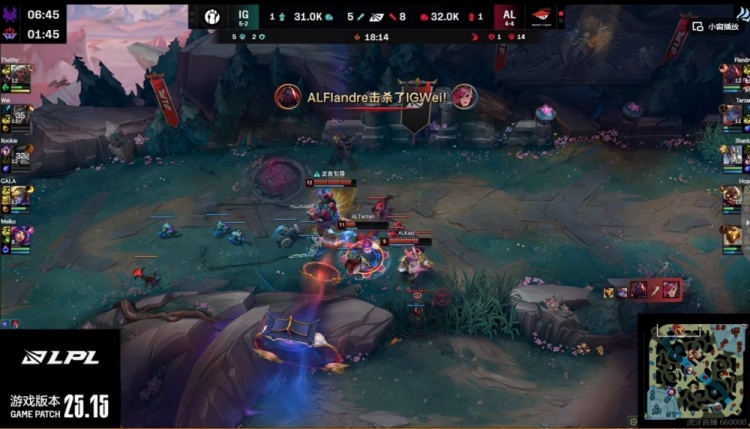Click Hope's champion portrait
The width and height of the screenshot is (750, 429).
click(731, 195)
